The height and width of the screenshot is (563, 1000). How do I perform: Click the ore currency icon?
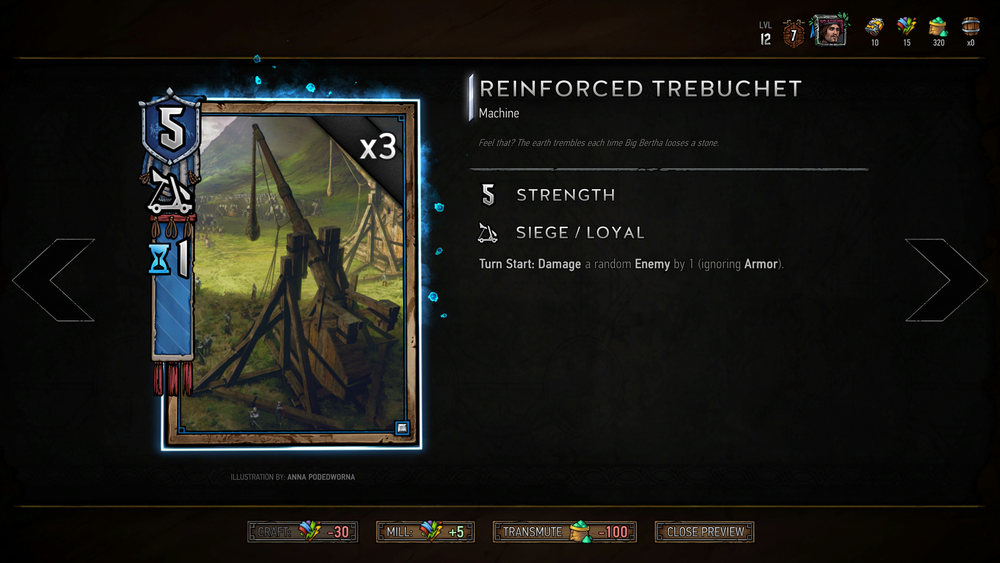click(x=875, y=27)
